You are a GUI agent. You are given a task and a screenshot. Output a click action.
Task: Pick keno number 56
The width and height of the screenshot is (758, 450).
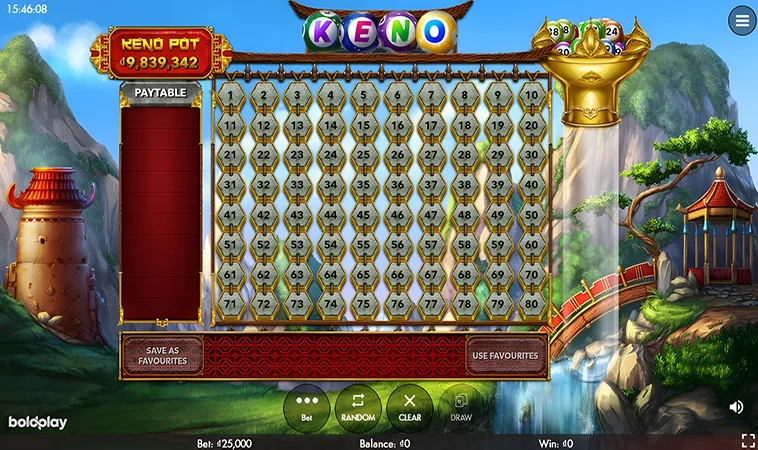398,244
